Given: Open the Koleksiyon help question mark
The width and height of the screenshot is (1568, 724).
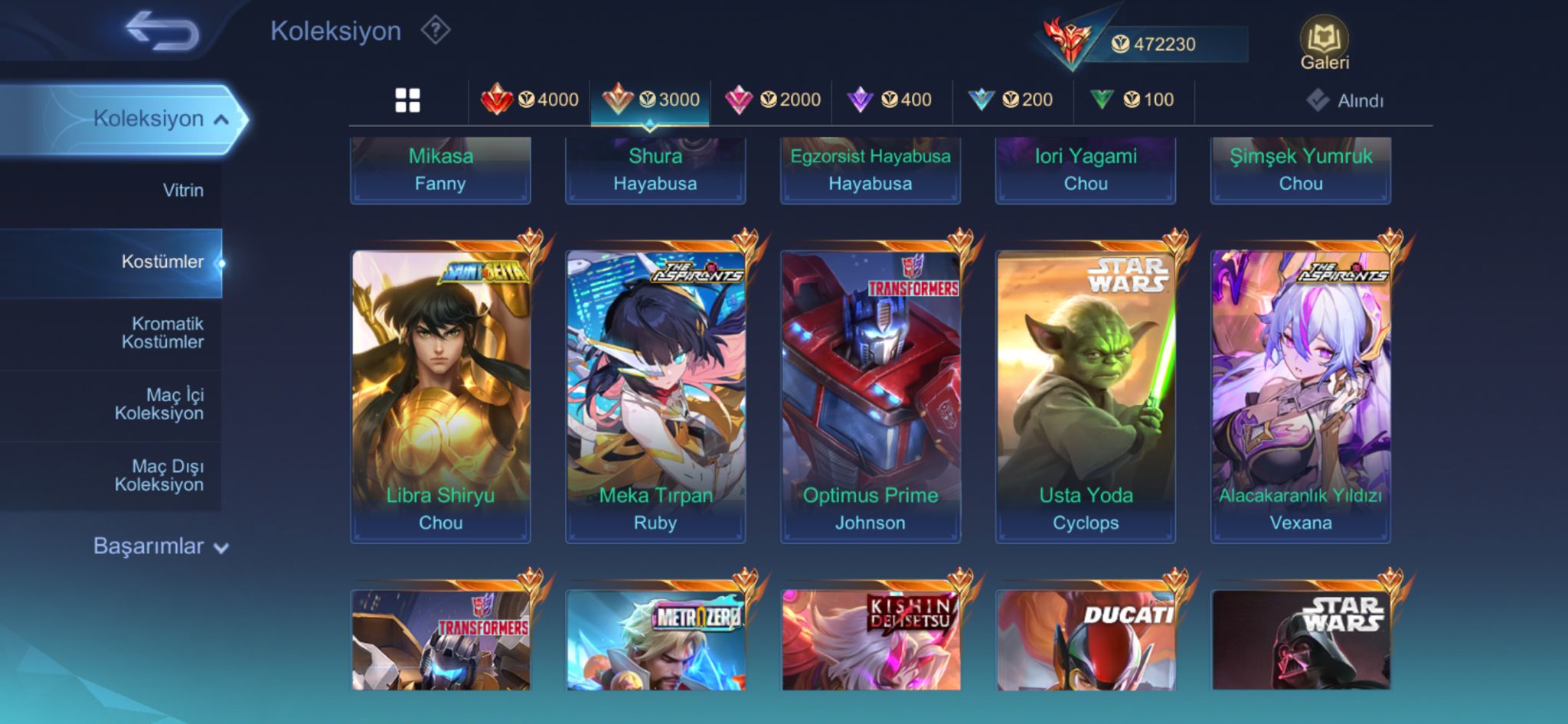Looking at the screenshot, I should (x=435, y=31).
